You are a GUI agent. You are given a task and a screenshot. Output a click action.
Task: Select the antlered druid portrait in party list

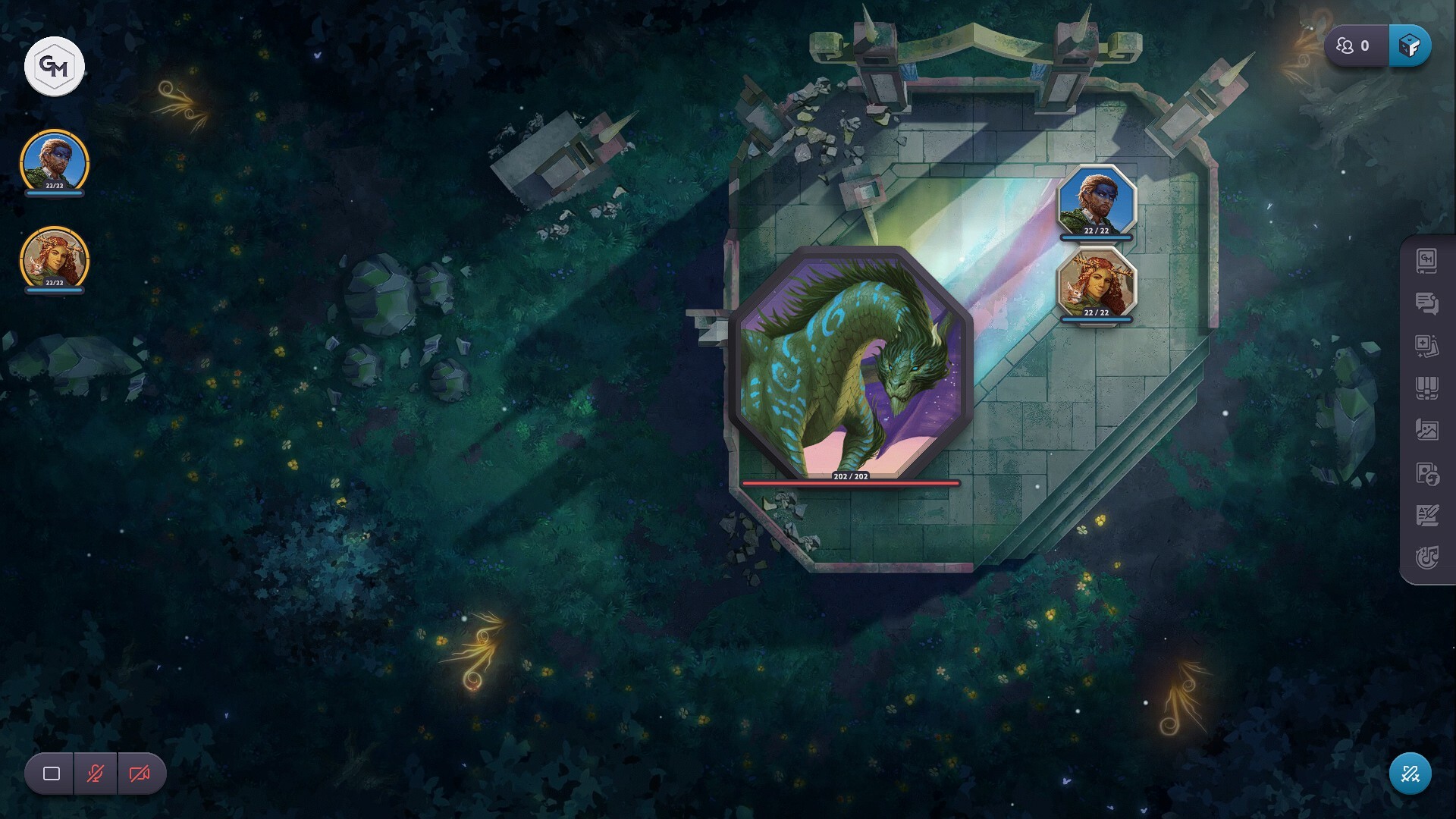click(54, 259)
